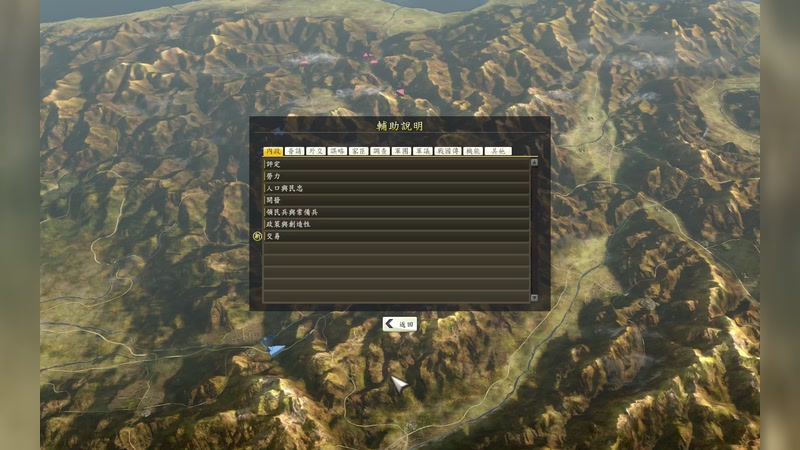Switch to the 家臣 tab
The width and height of the screenshot is (800, 450).
pos(358,151)
